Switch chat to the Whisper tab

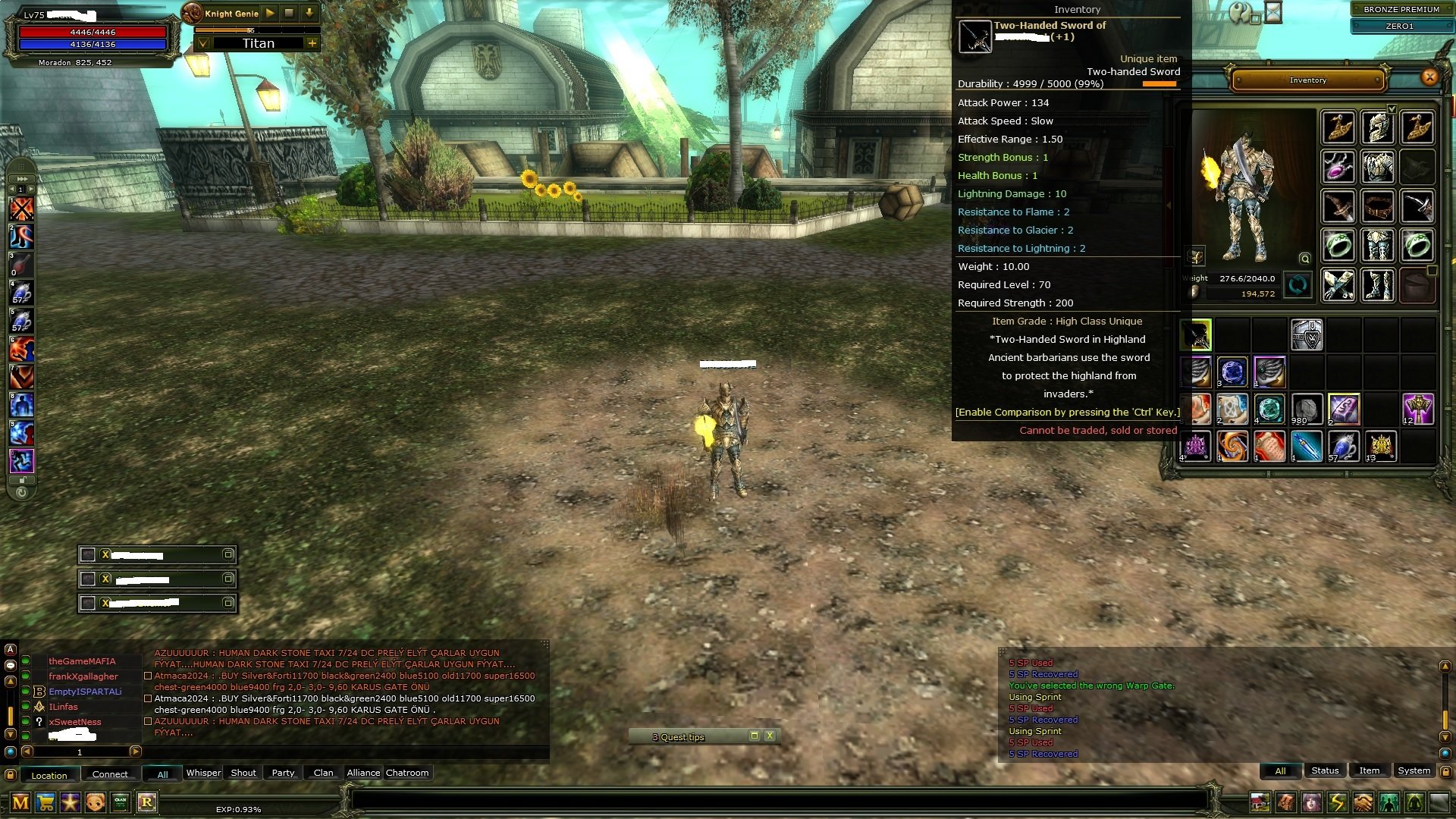pyautogui.click(x=203, y=773)
